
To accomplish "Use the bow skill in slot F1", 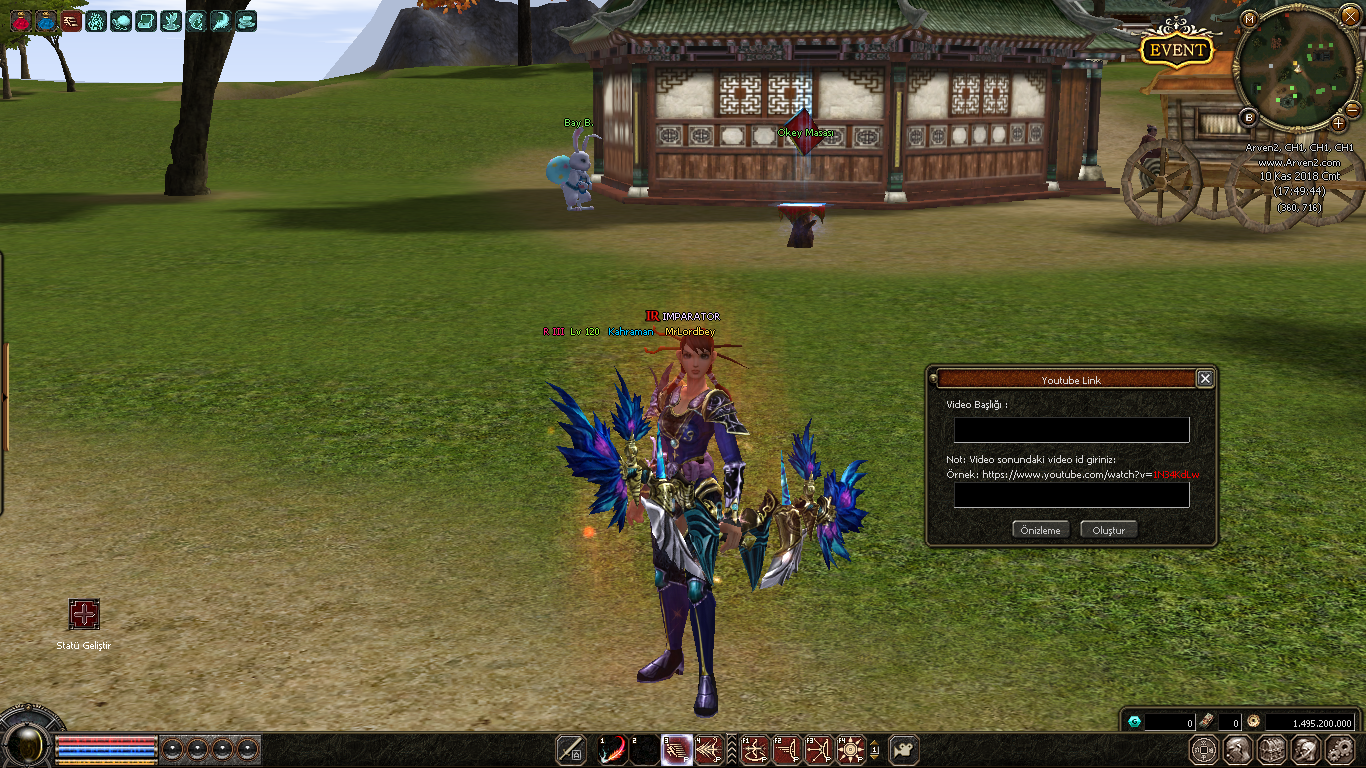I will click(x=755, y=749).
